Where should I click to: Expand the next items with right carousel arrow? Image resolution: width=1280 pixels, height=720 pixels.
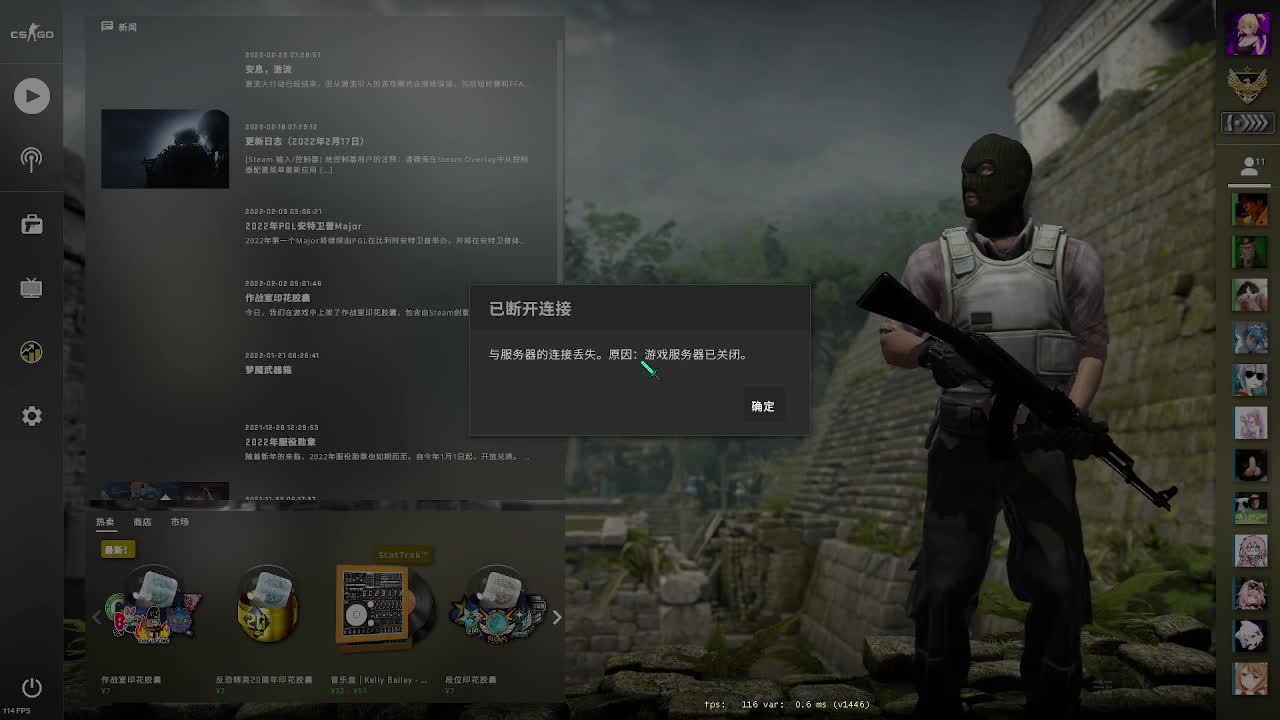557,617
